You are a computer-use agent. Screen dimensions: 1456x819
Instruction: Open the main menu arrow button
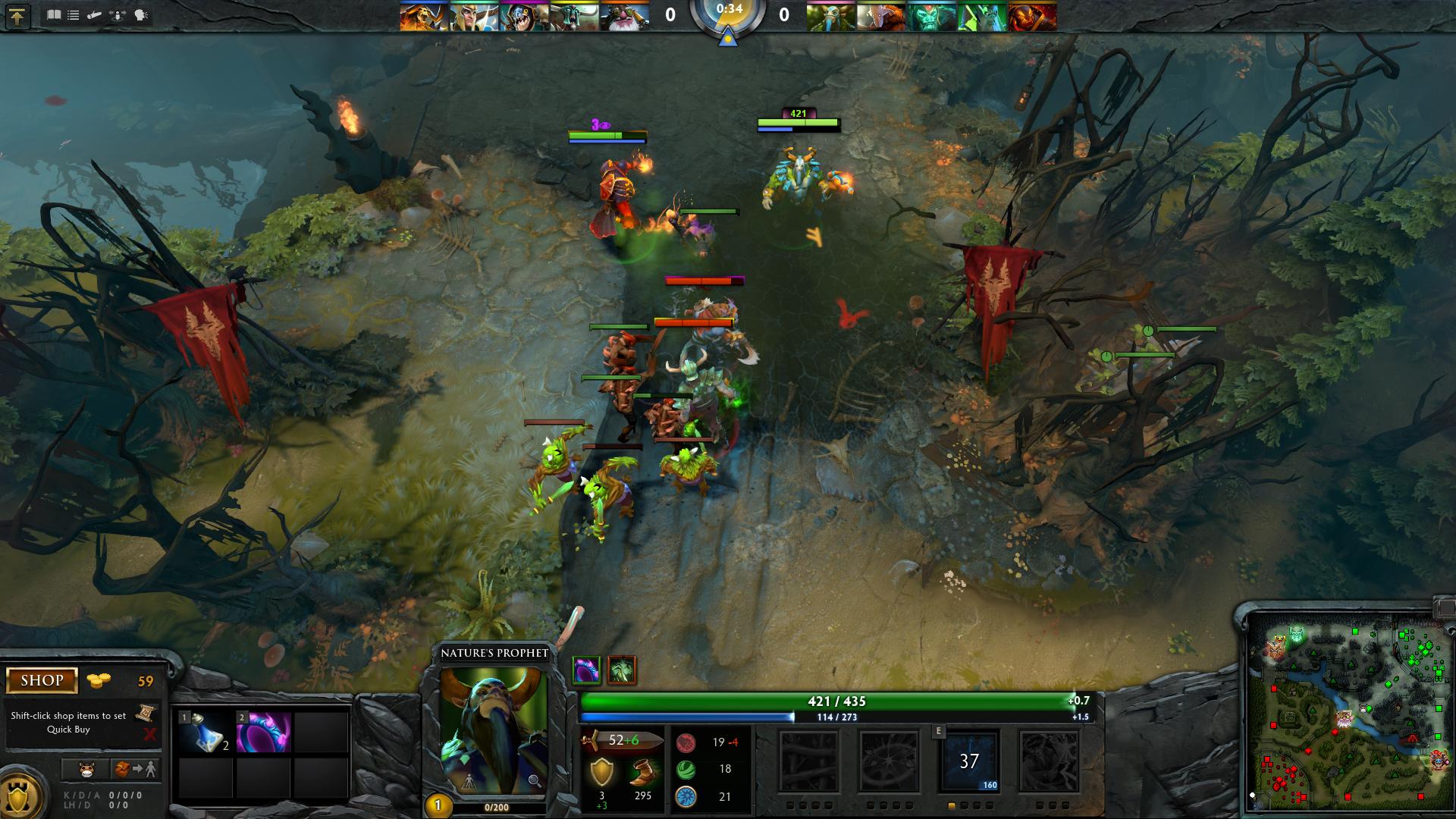point(17,16)
